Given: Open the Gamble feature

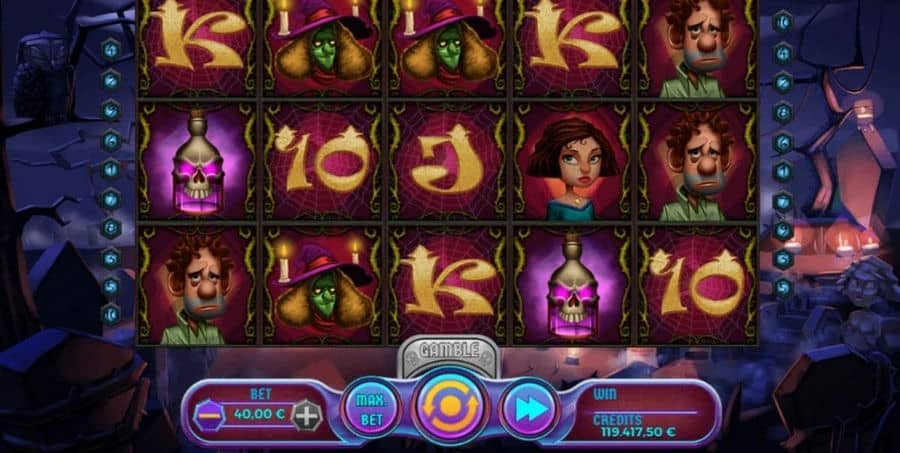Looking at the screenshot, I should pos(450,350).
